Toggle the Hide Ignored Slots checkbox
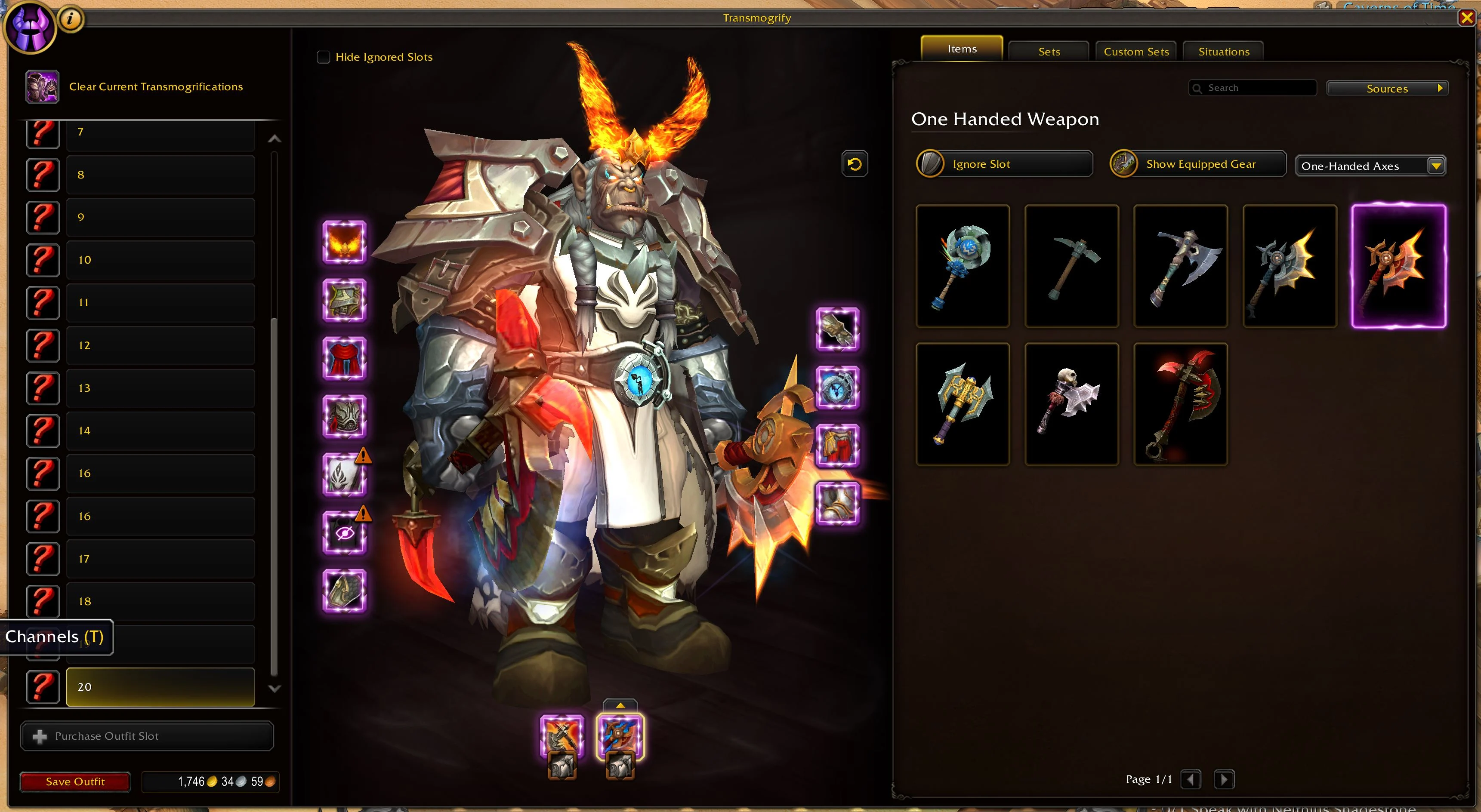This screenshot has width=1481, height=812. tap(324, 57)
